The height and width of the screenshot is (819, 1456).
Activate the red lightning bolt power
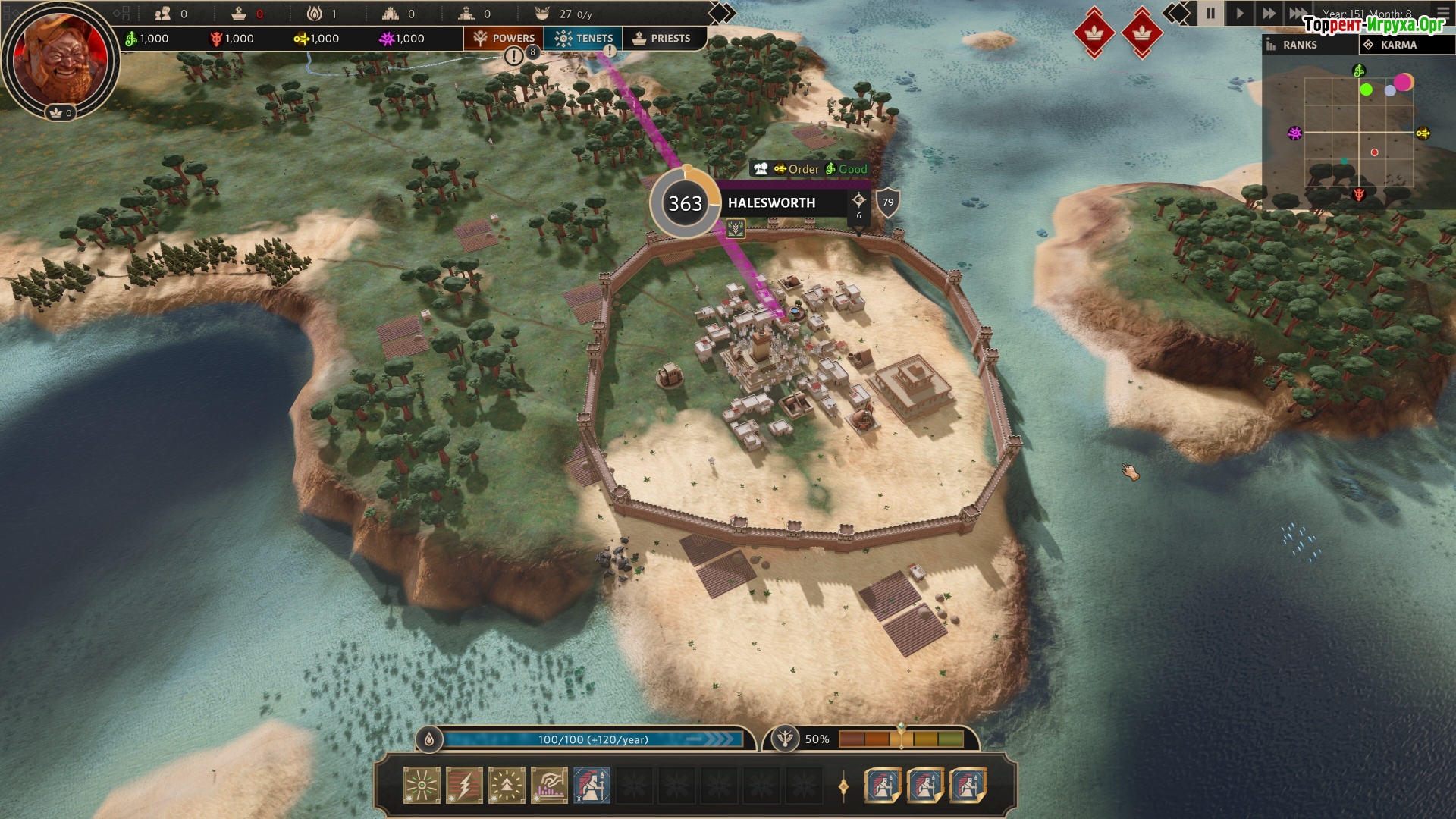point(464,785)
